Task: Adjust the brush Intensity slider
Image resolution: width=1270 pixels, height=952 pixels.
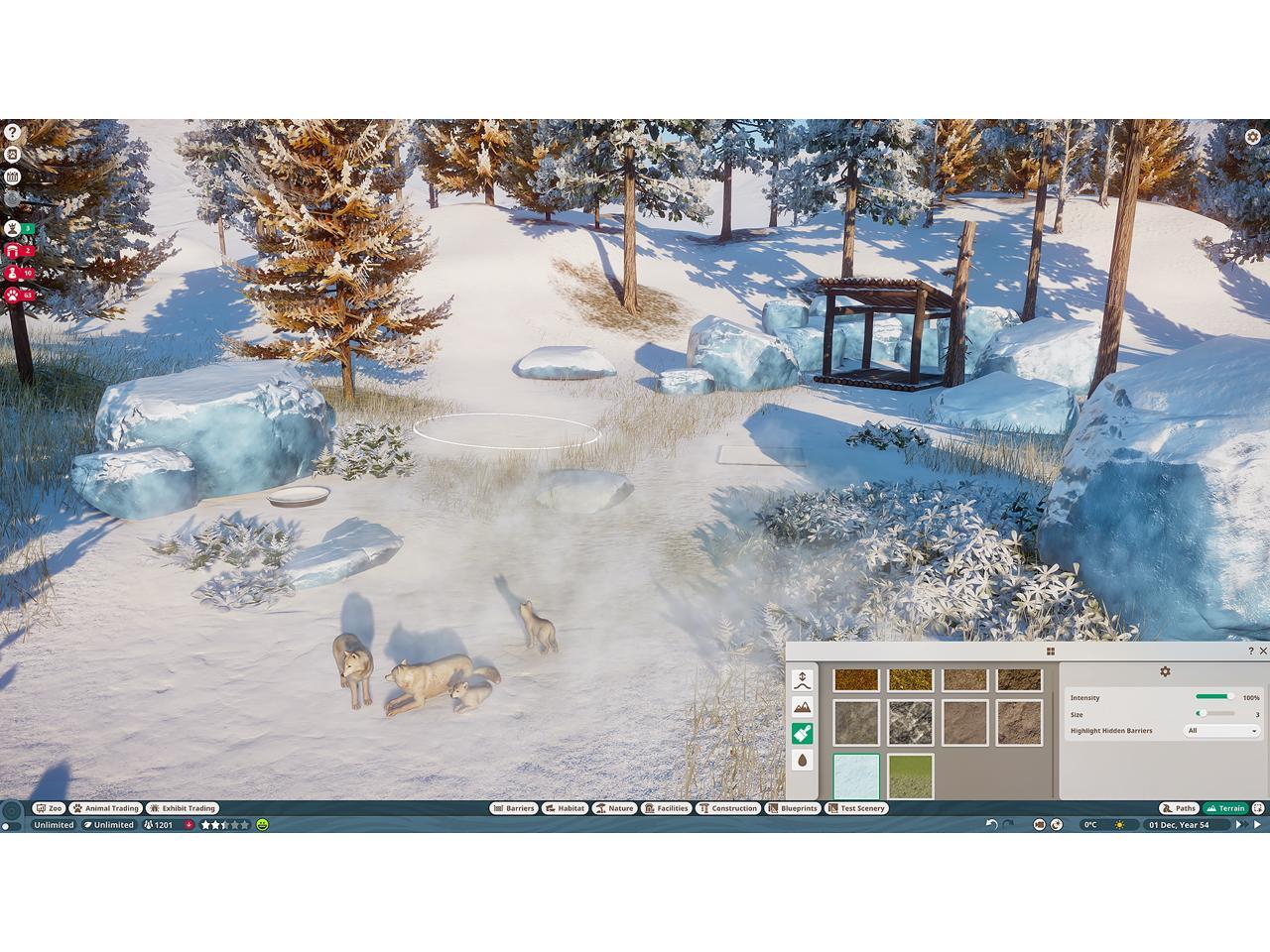Action: pos(1214,697)
